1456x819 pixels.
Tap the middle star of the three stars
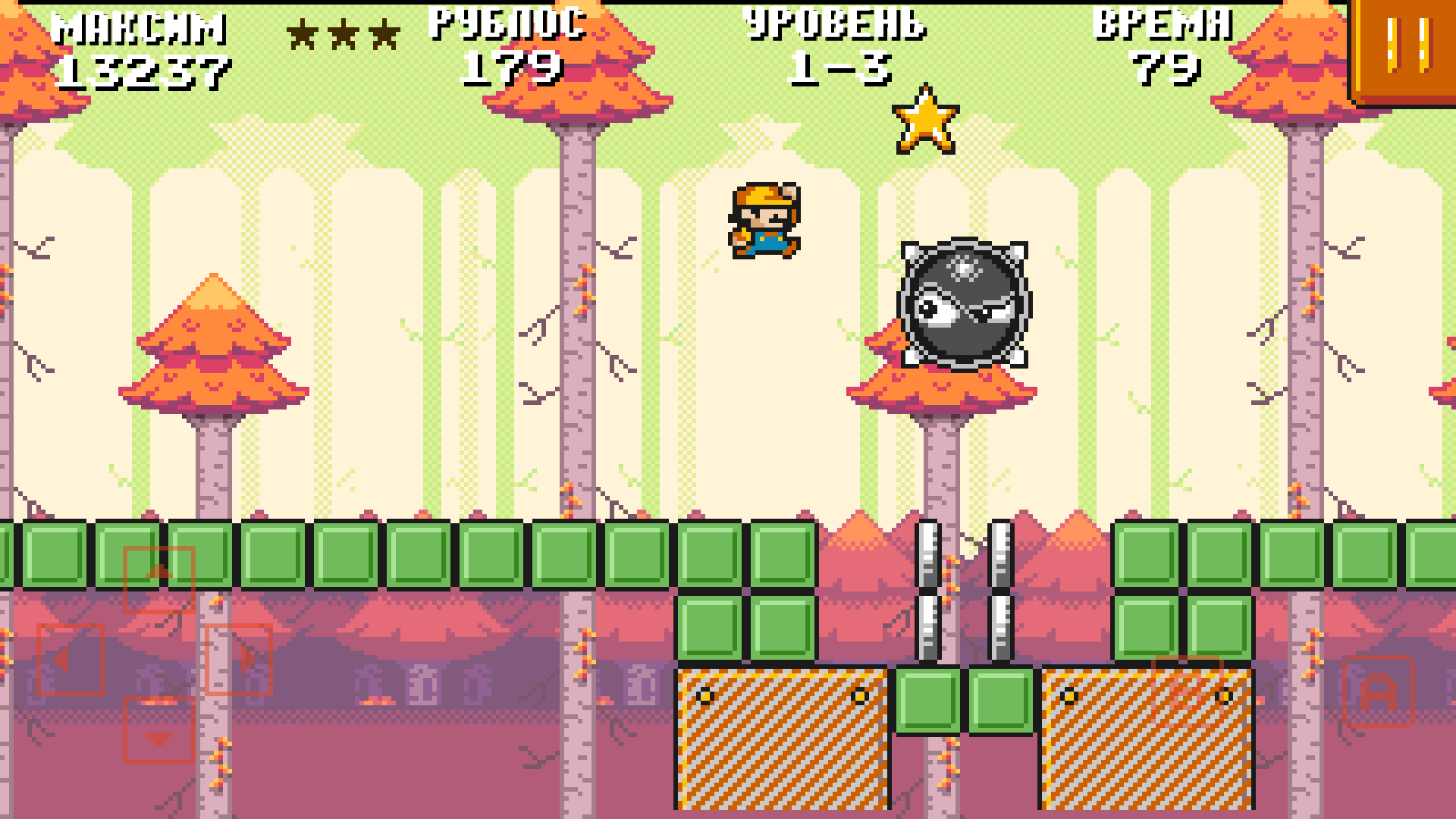(x=345, y=34)
